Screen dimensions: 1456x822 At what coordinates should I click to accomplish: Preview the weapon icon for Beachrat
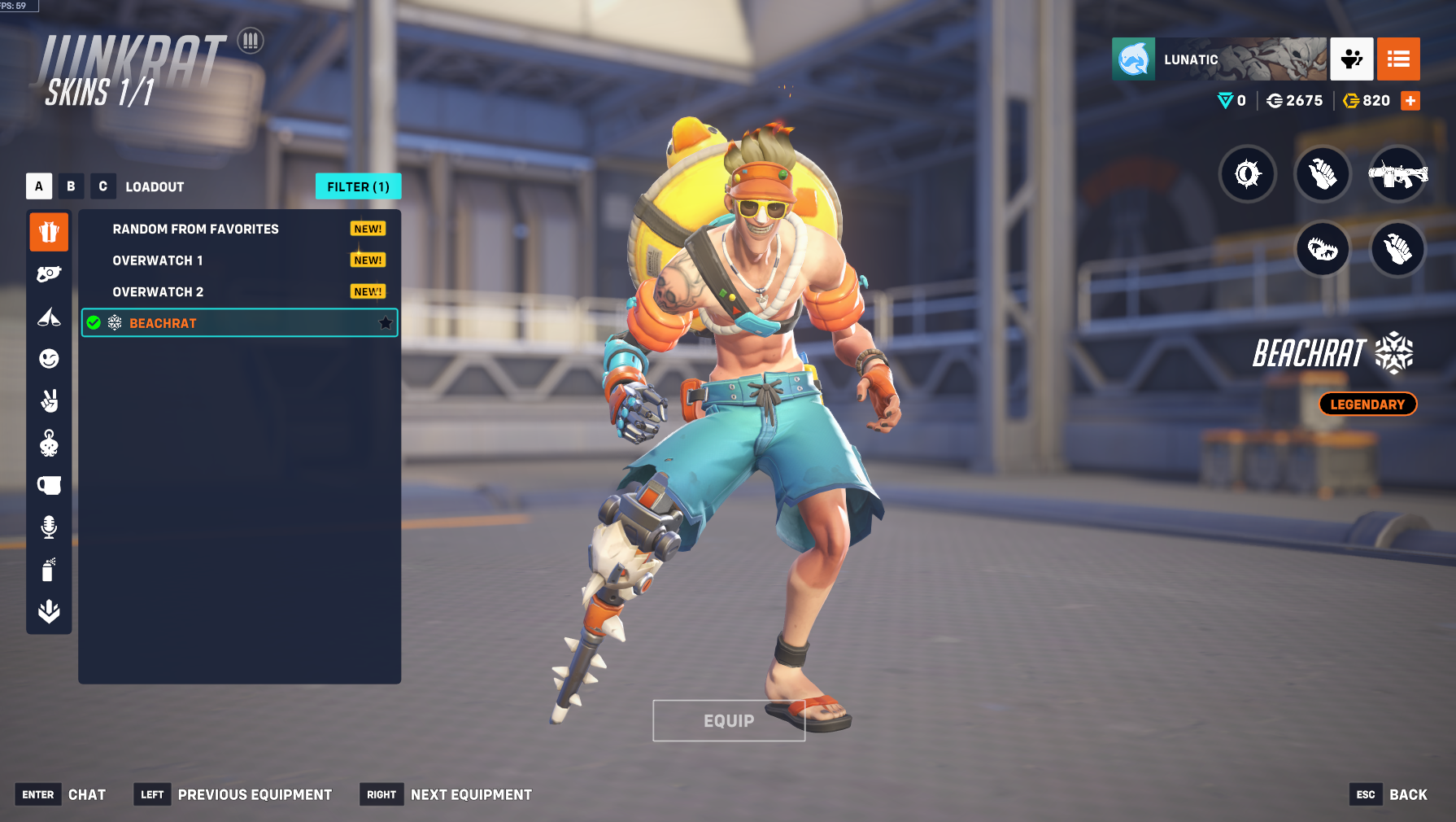(x=1397, y=173)
